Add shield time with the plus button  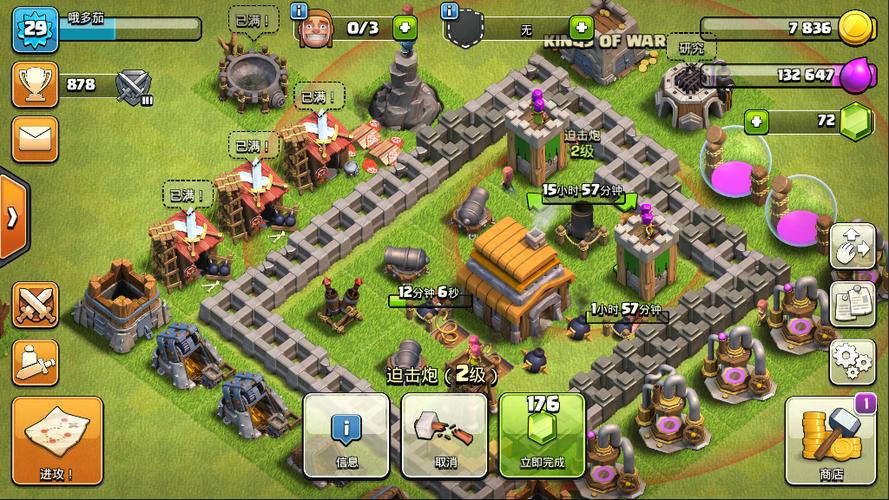[x=580, y=27]
